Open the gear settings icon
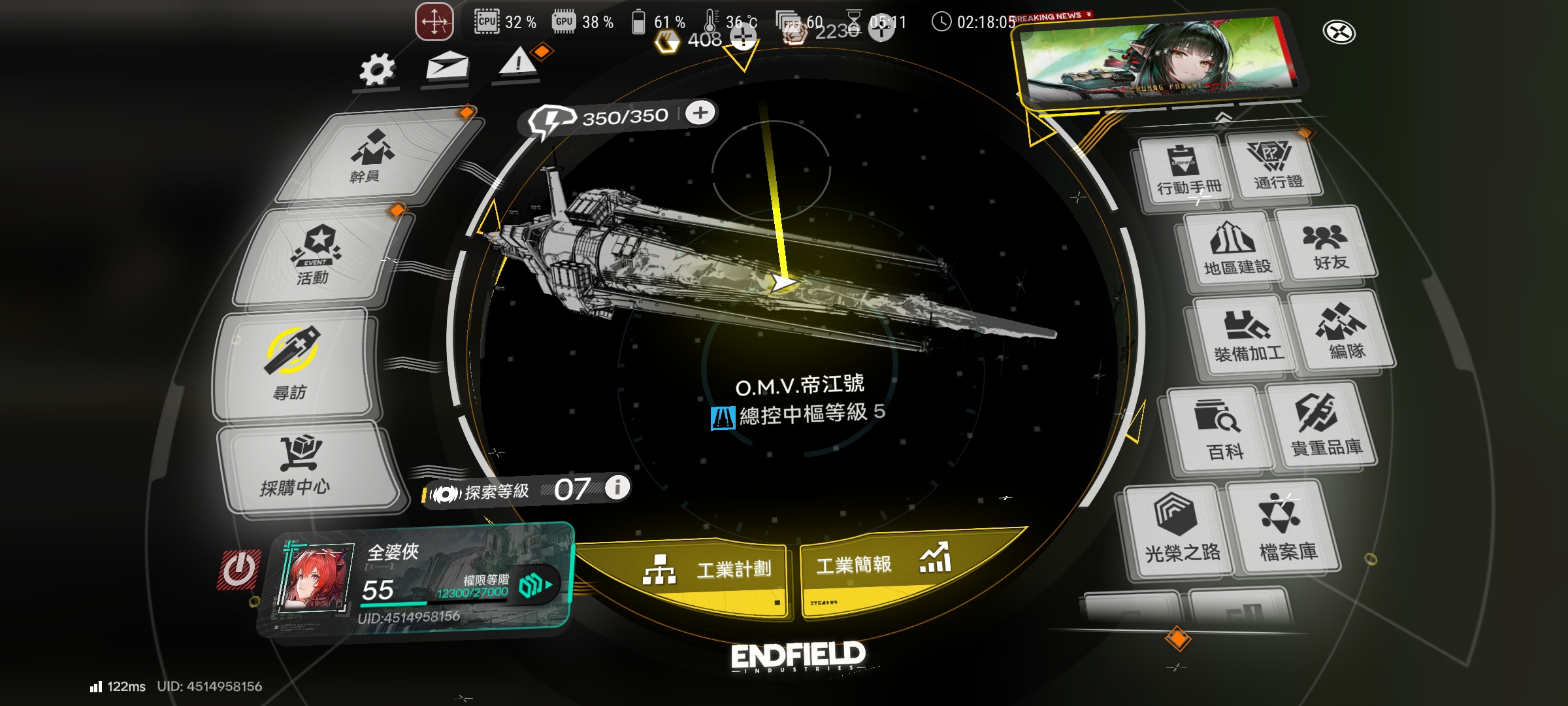The width and height of the screenshot is (1568, 706). (377, 69)
